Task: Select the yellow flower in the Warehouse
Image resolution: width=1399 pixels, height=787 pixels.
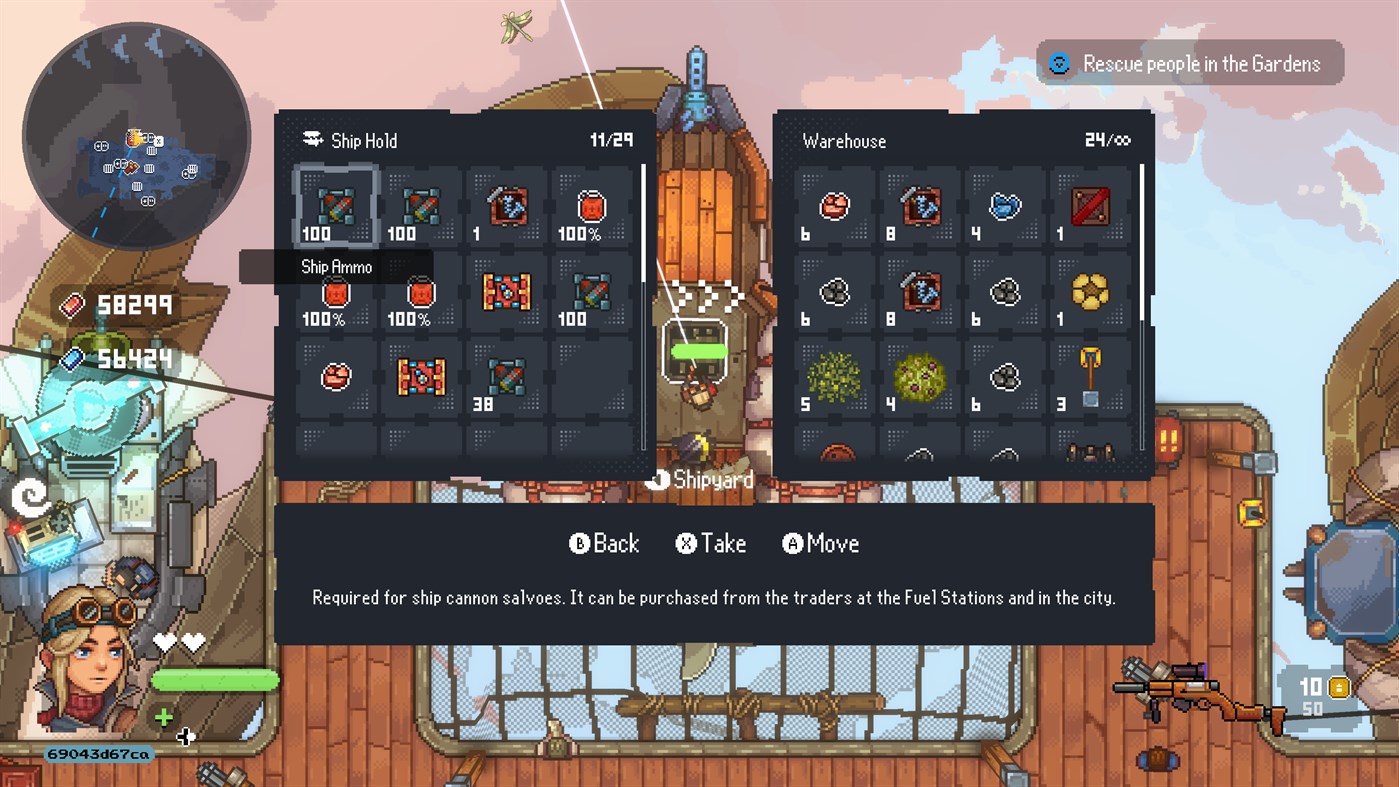Action: click(1091, 290)
